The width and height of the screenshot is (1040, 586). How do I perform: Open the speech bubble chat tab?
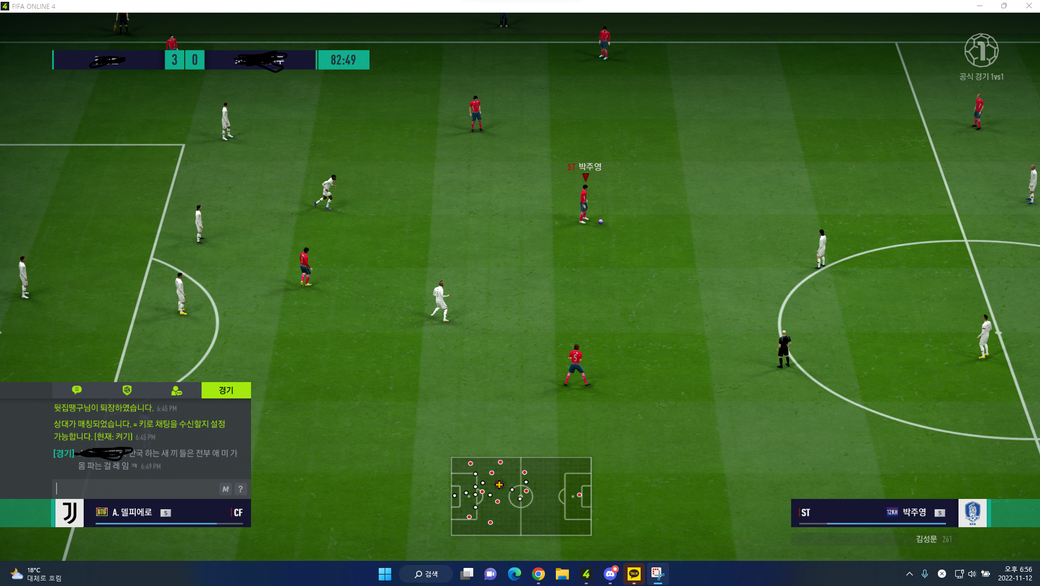coord(76,390)
